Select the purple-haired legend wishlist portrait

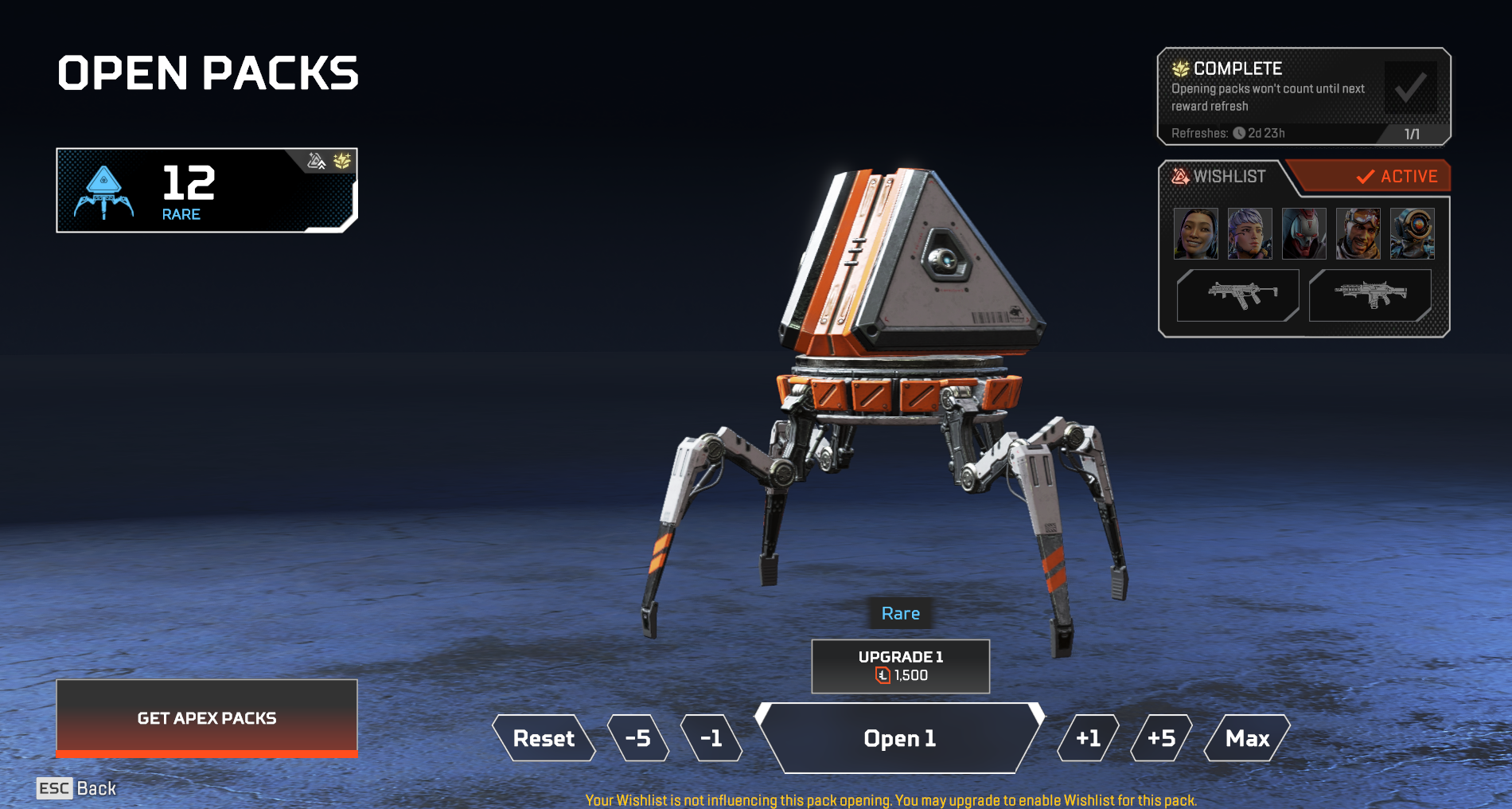[x=1249, y=233]
